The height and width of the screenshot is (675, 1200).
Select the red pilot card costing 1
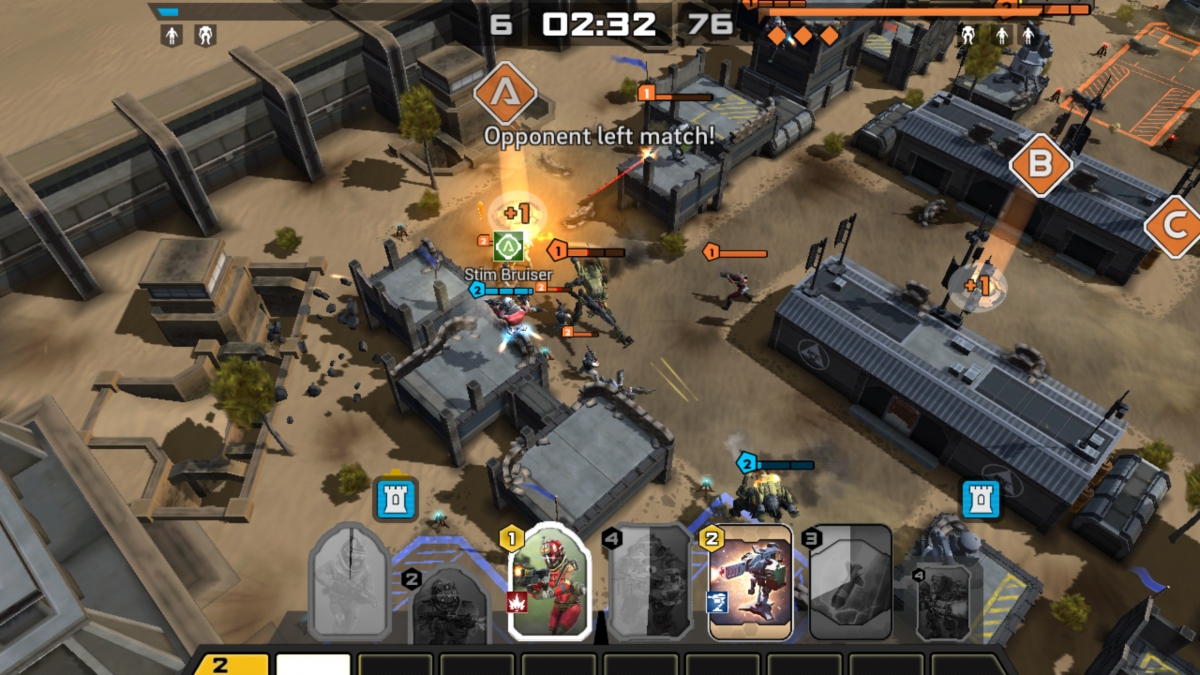[549, 582]
